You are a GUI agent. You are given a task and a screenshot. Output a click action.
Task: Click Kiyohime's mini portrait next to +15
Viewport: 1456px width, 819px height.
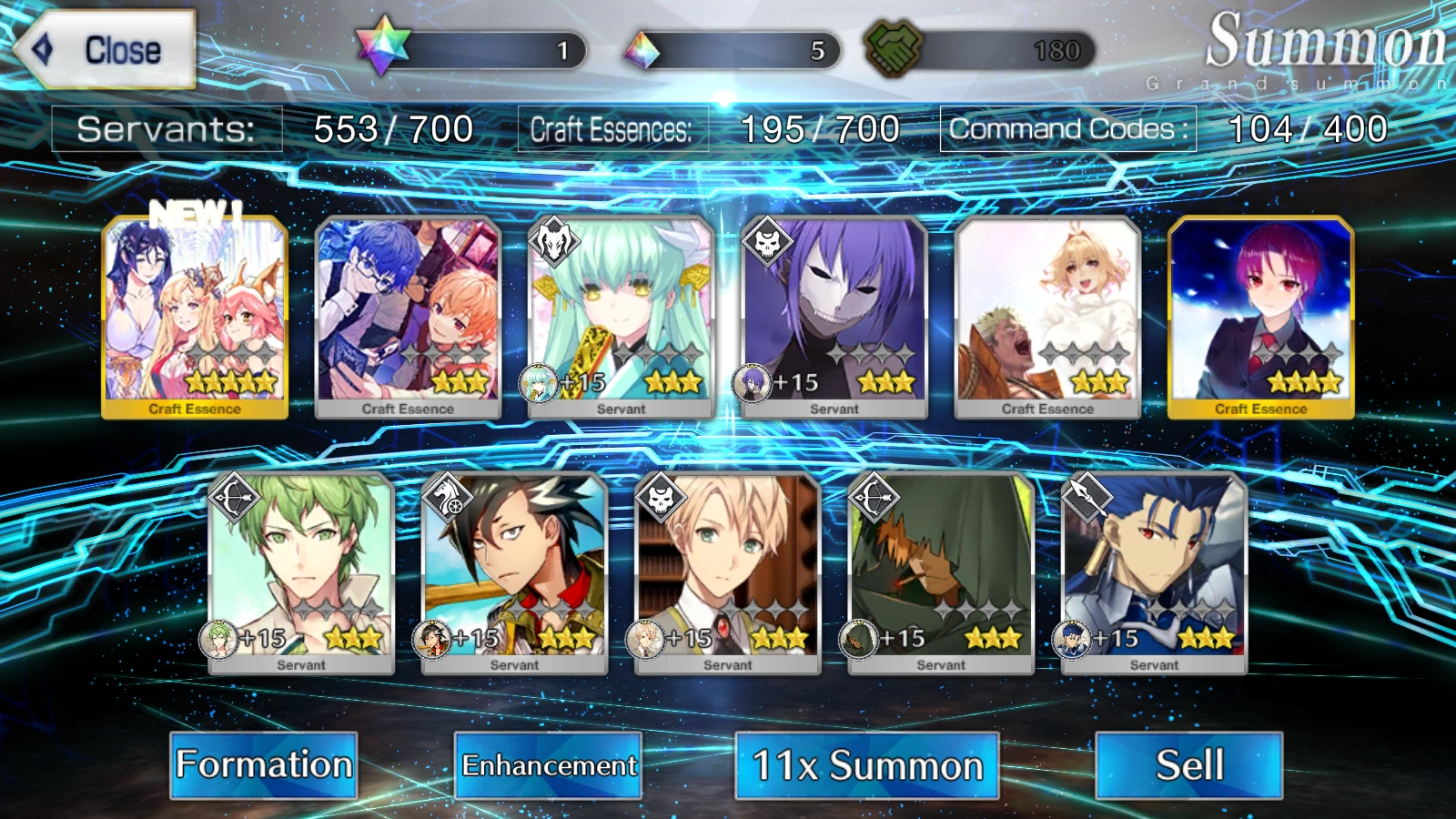(540, 381)
